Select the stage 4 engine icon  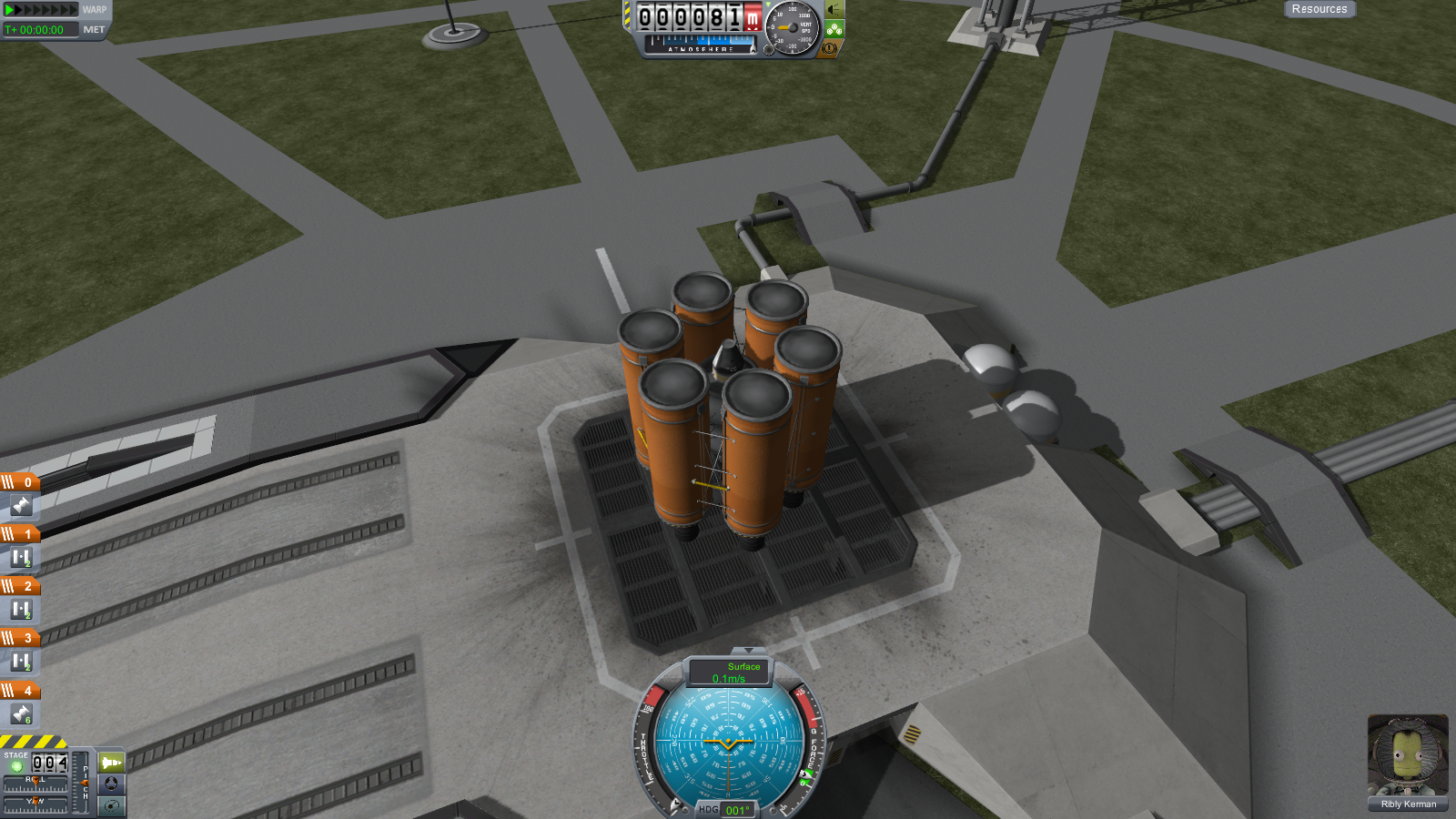21,714
